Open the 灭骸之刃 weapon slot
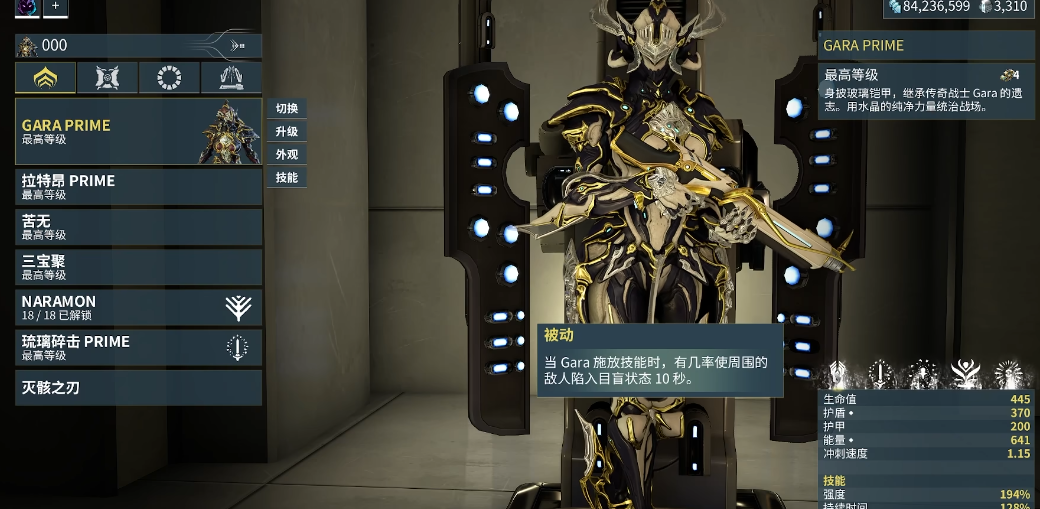This screenshot has width=1040, height=509. tap(138, 387)
